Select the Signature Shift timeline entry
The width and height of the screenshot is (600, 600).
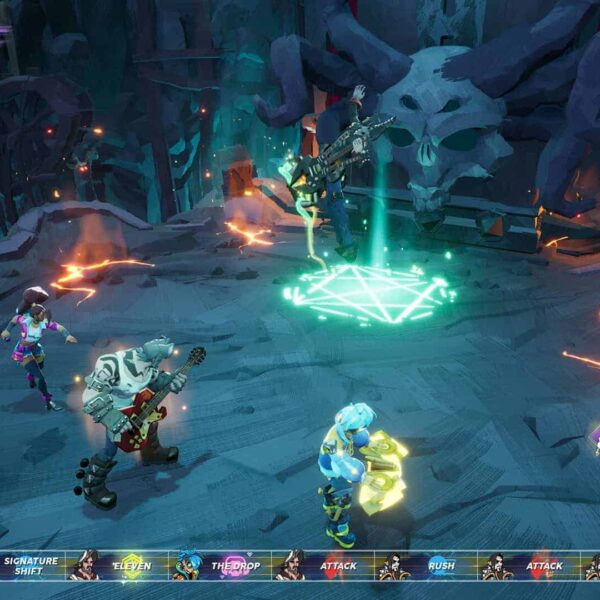point(30,566)
